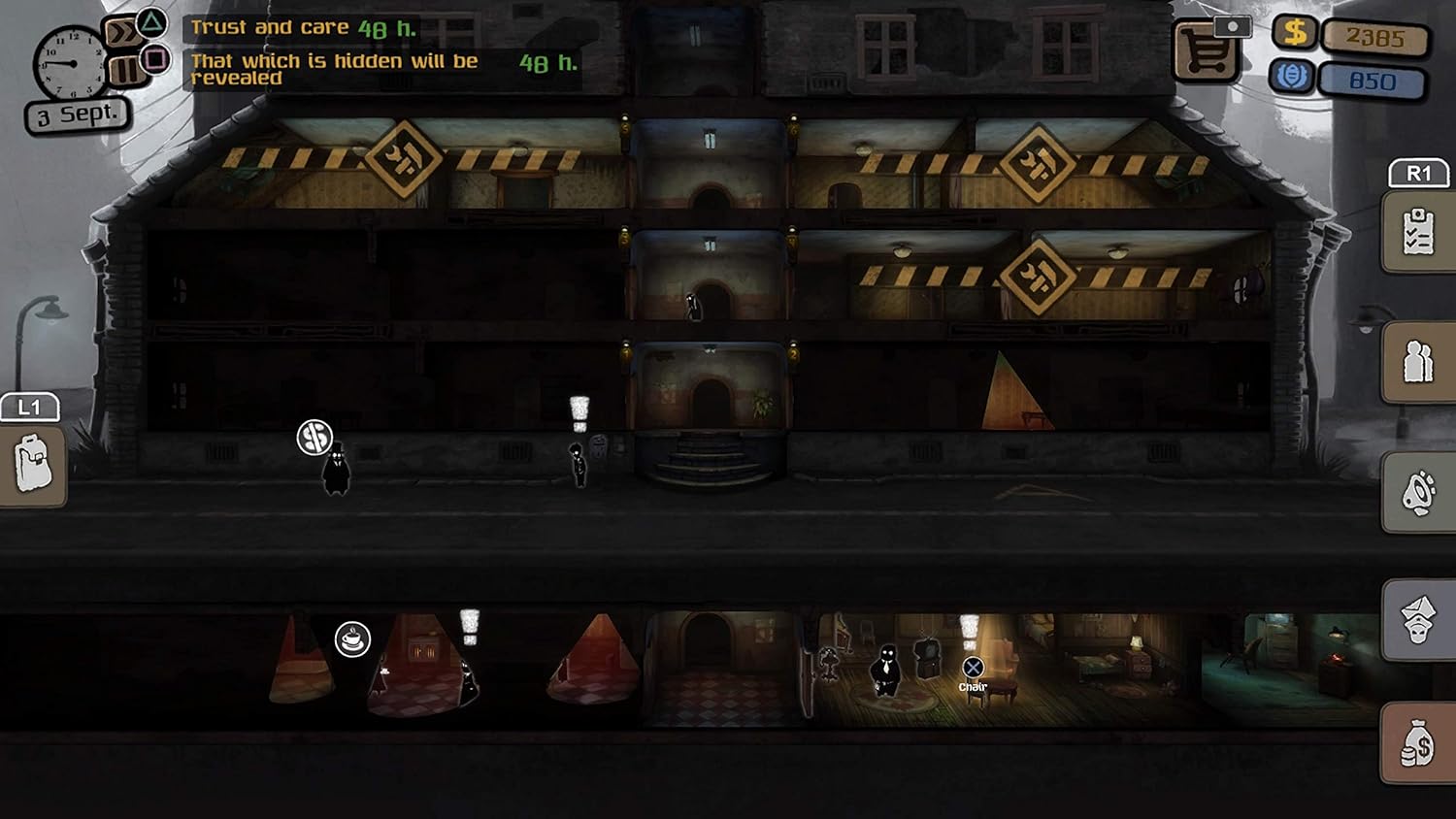Open the backpack inventory
This screenshot has height=819, width=1456.
[33, 464]
